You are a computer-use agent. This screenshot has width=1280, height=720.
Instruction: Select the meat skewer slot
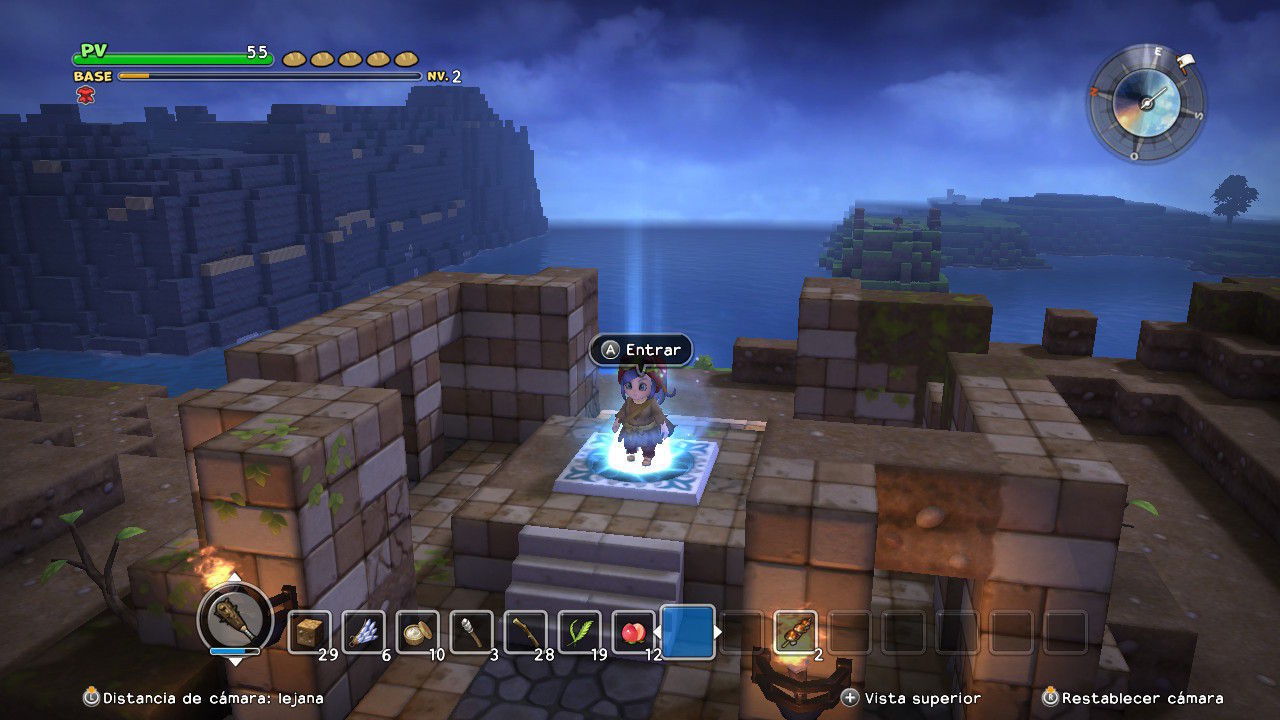point(795,632)
